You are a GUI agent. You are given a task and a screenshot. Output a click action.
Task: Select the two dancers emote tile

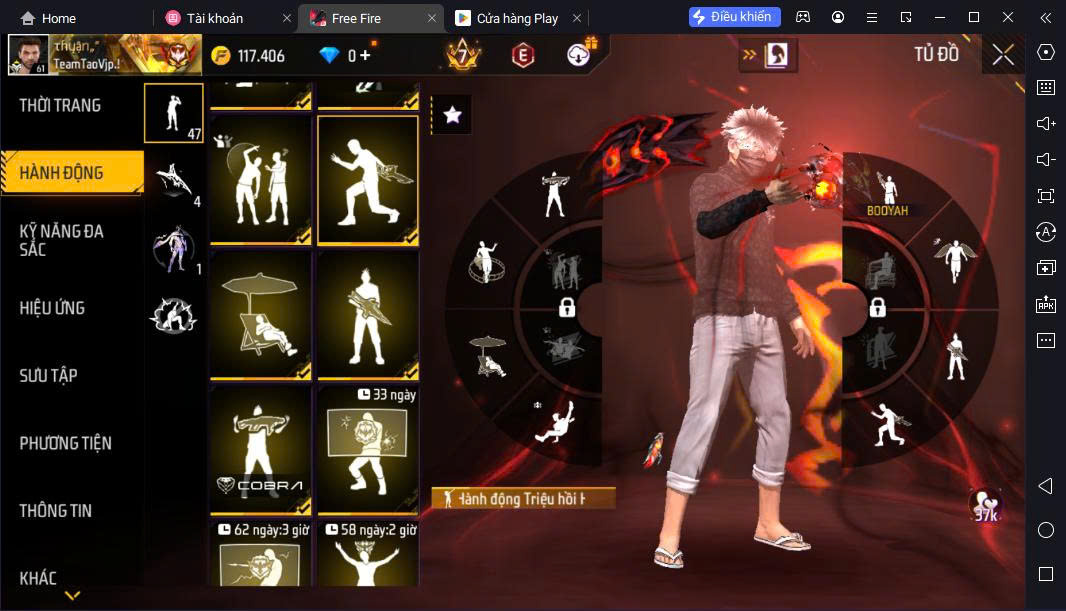260,180
